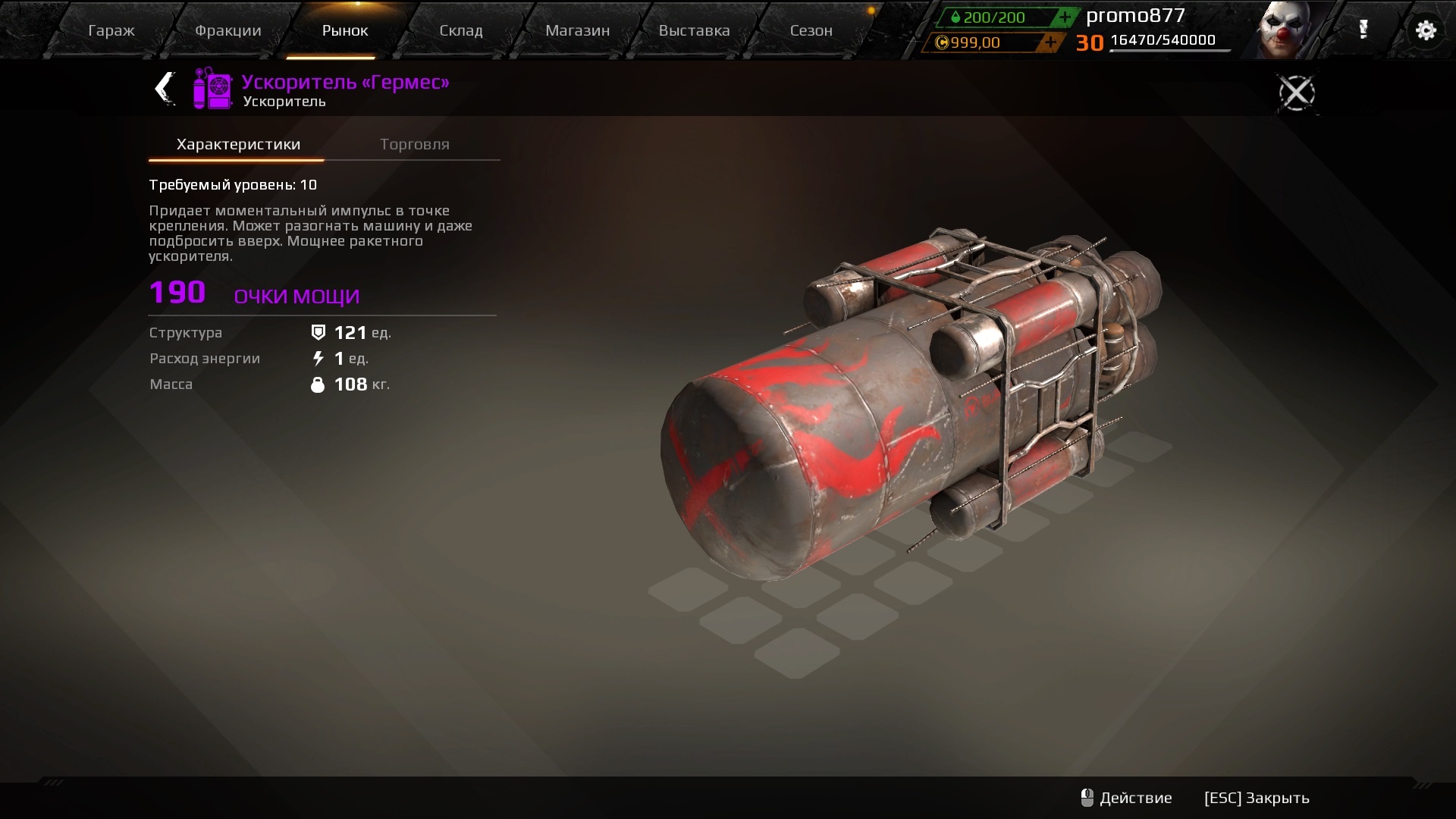Add coins with the orange plus button
The image size is (1456, 819).
pyautogui.click(x=1050, y=42)
